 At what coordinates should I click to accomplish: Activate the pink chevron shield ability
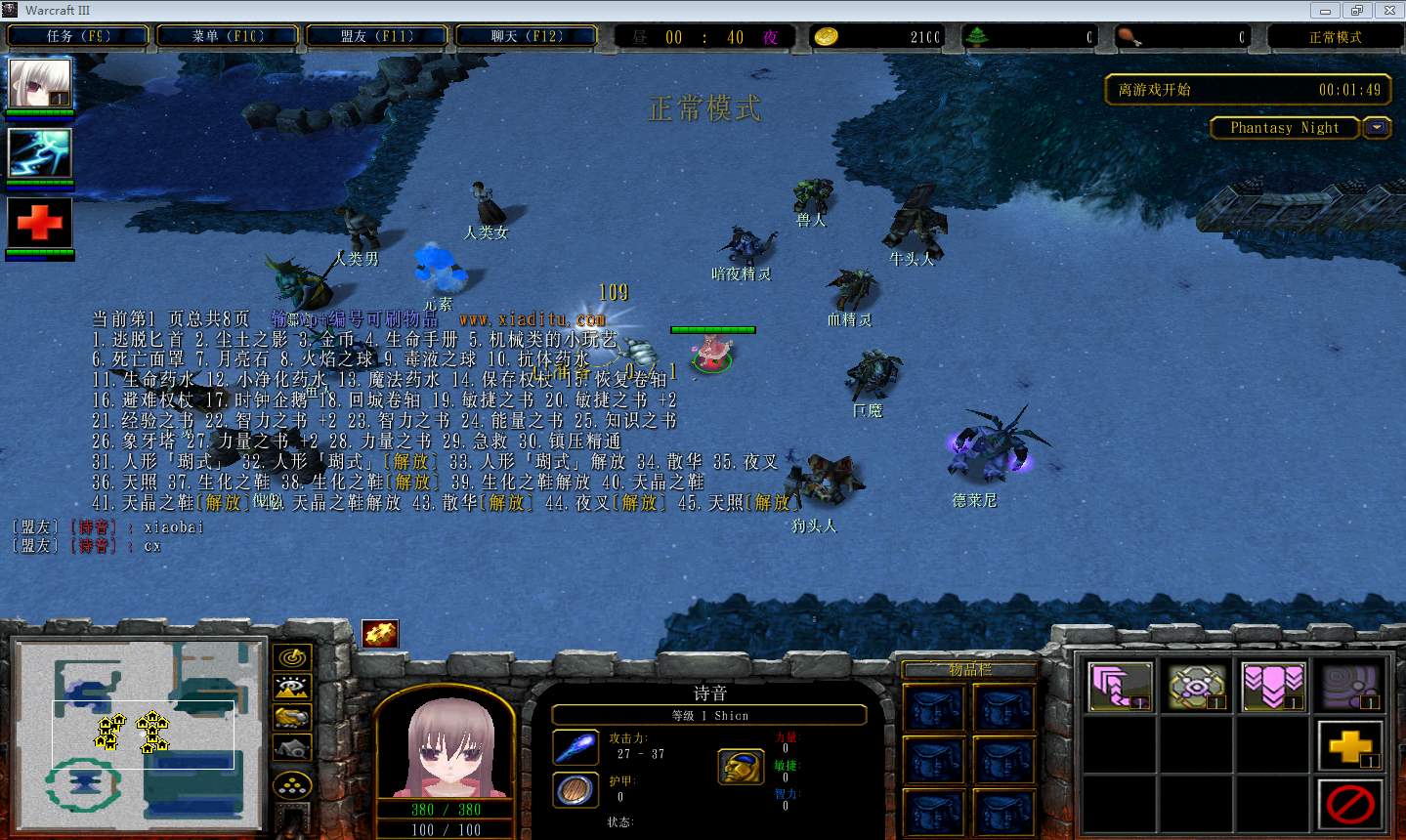pyautogui.click(x=1273, y=685)
